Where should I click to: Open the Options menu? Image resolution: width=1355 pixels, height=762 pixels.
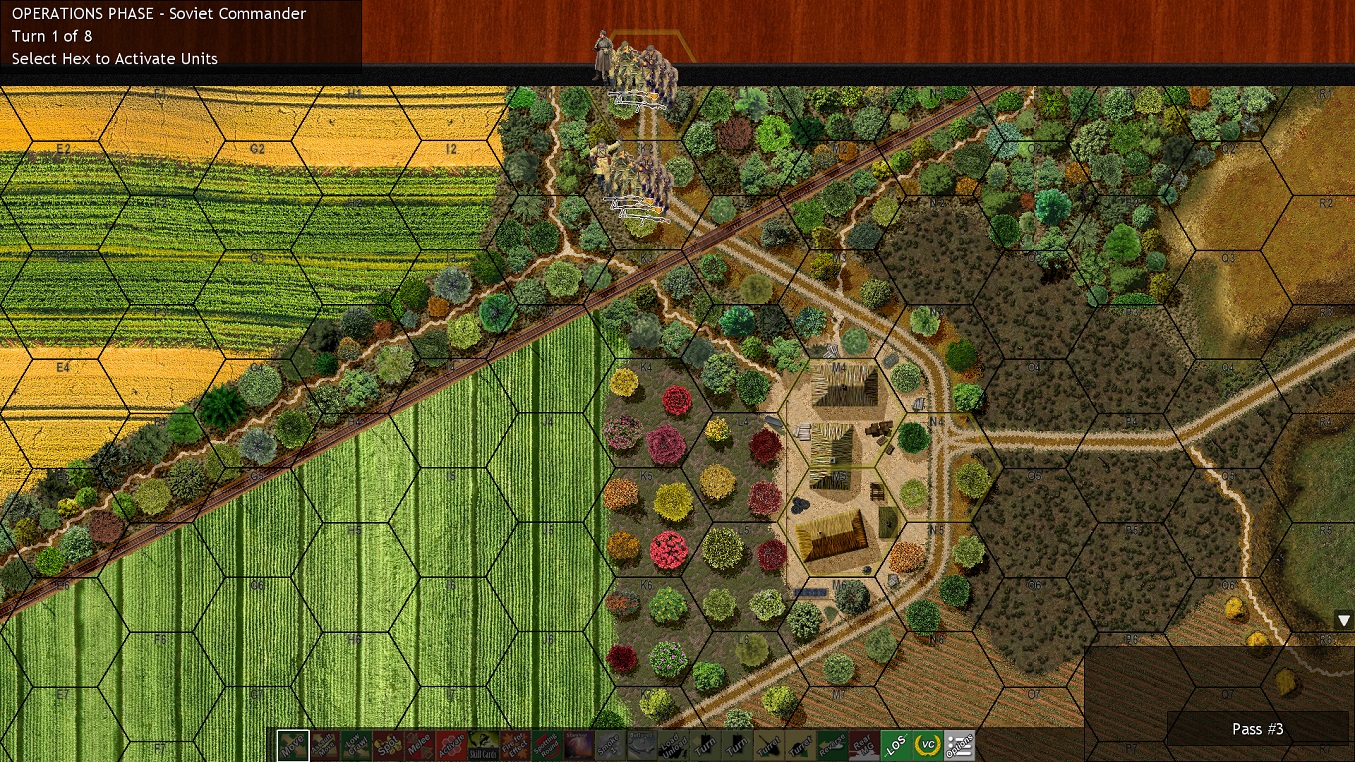tap(959, 745)
